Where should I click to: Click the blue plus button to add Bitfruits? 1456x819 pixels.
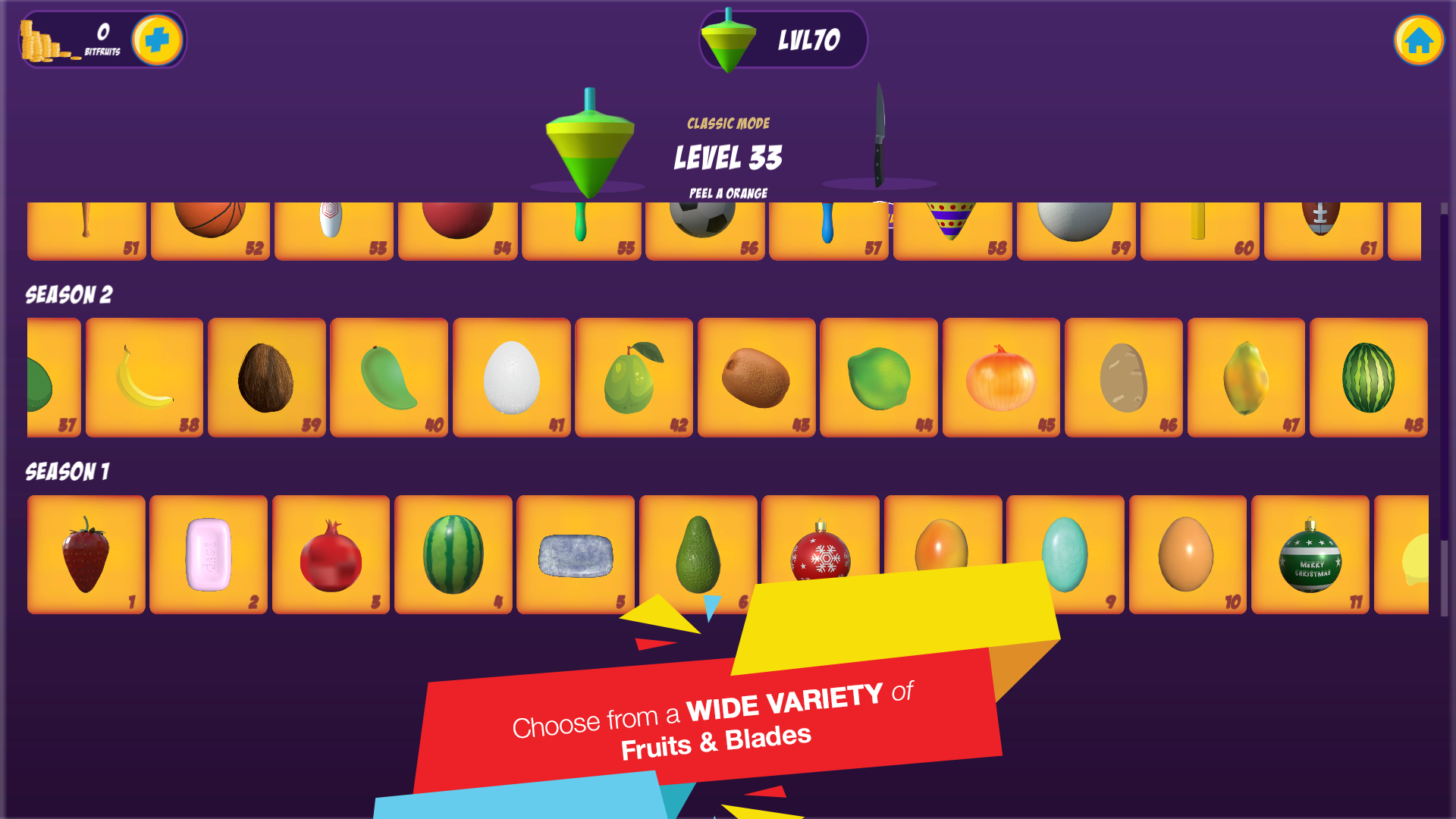[x=157, y=39]
